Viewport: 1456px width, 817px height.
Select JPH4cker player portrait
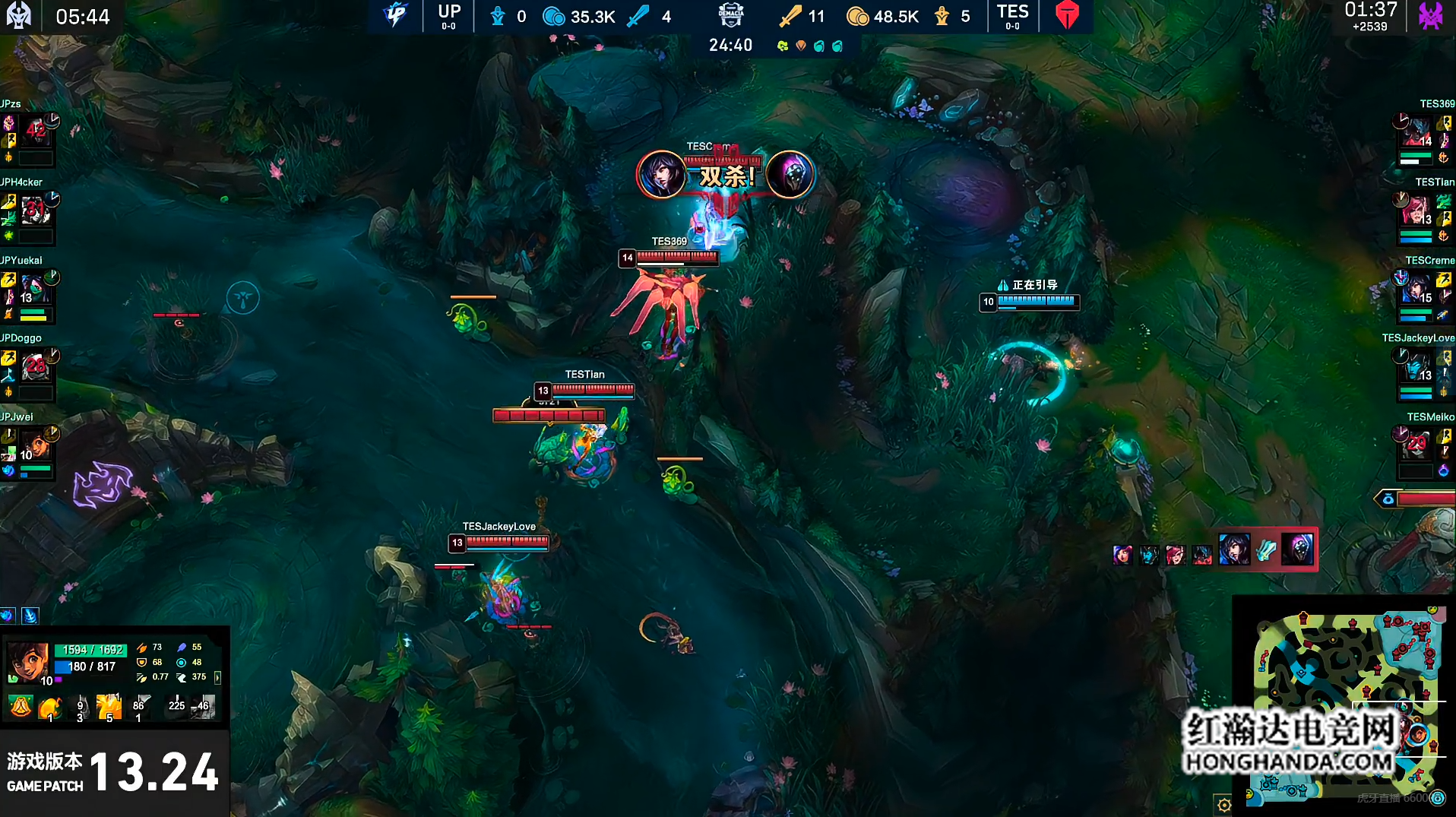pyautogui.click(x=36, y=210)
